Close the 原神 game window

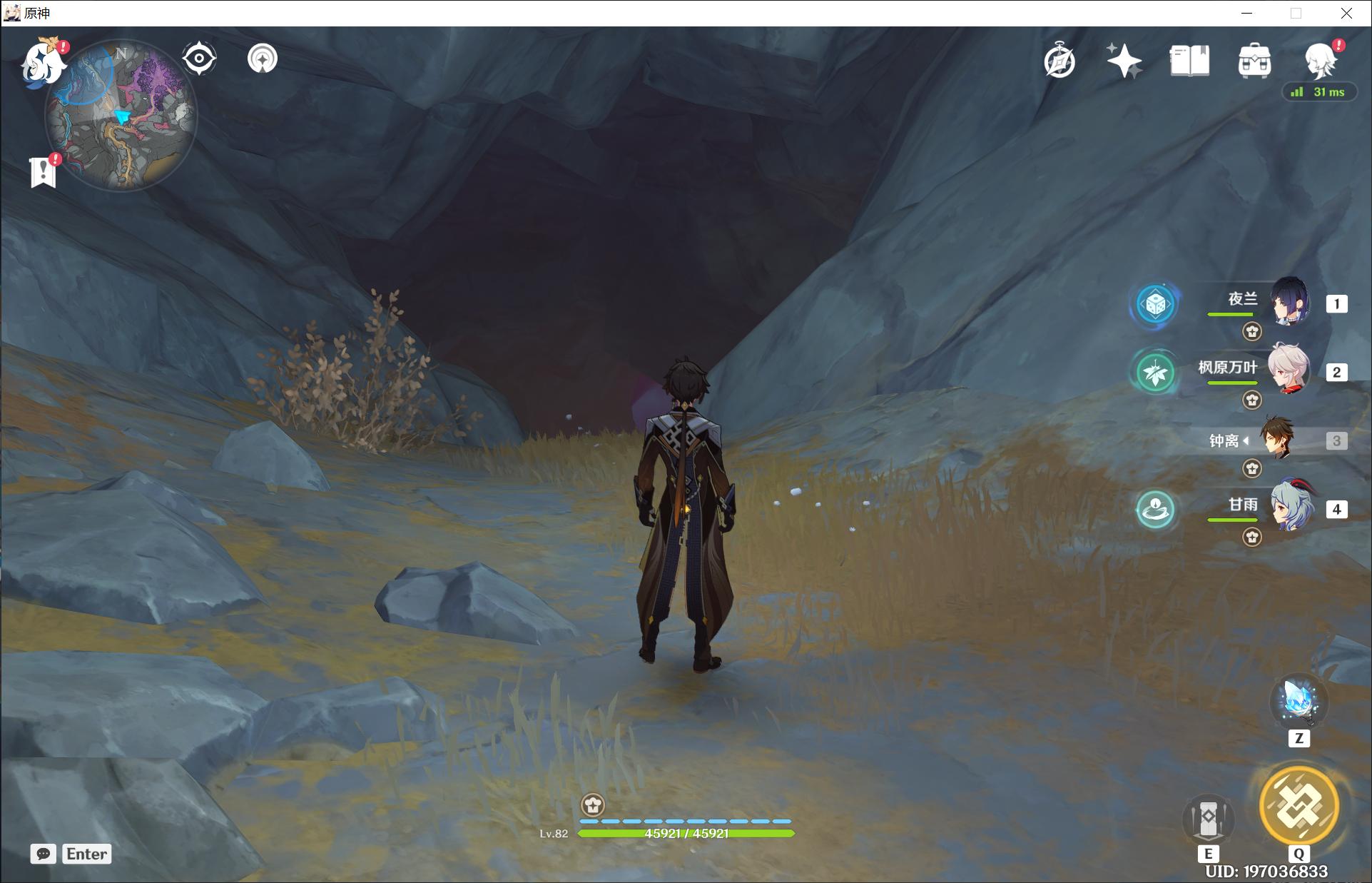[x=1346, y=13]
